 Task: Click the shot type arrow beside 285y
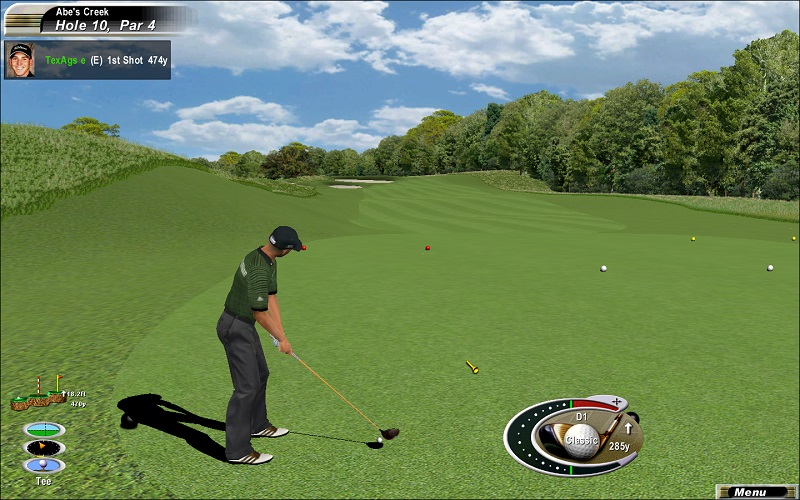tap(628, 429)
